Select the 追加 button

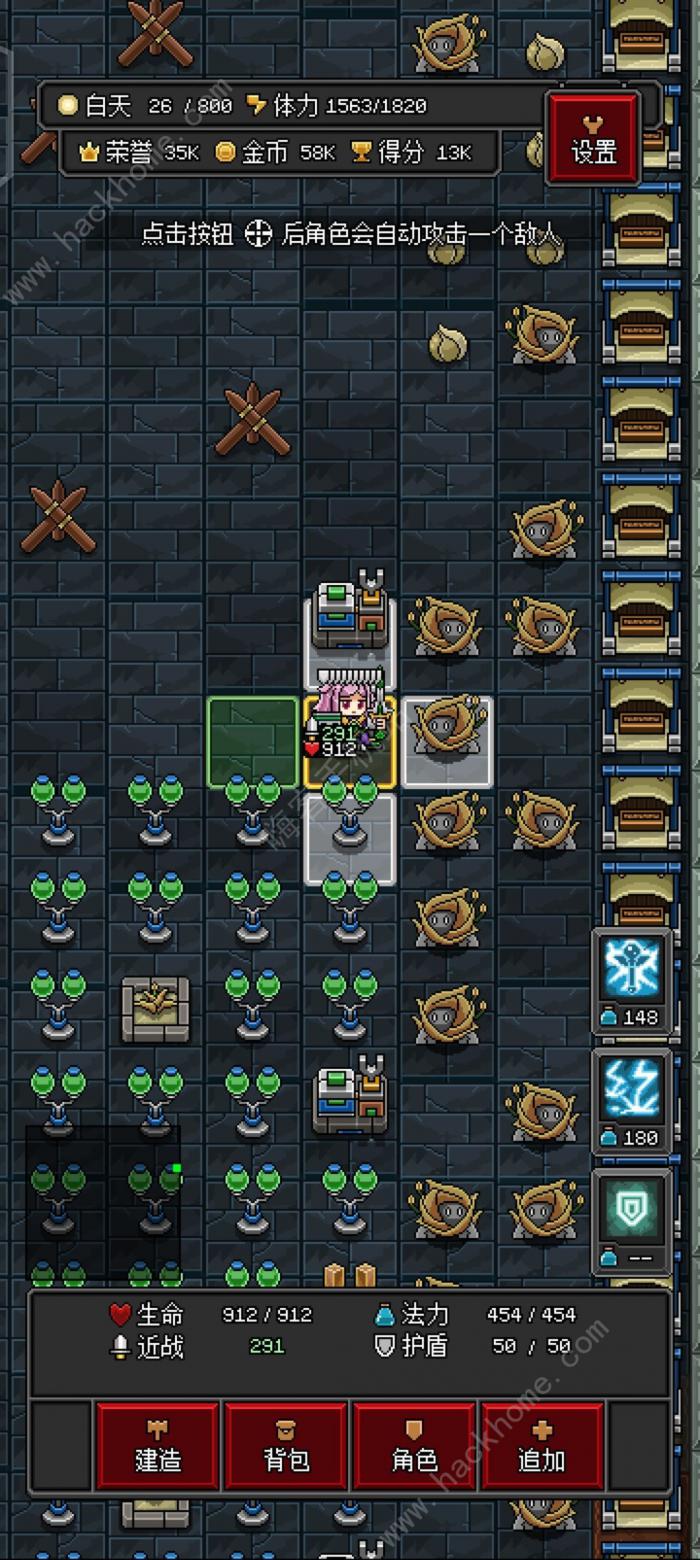click(x=542, y=1445)
